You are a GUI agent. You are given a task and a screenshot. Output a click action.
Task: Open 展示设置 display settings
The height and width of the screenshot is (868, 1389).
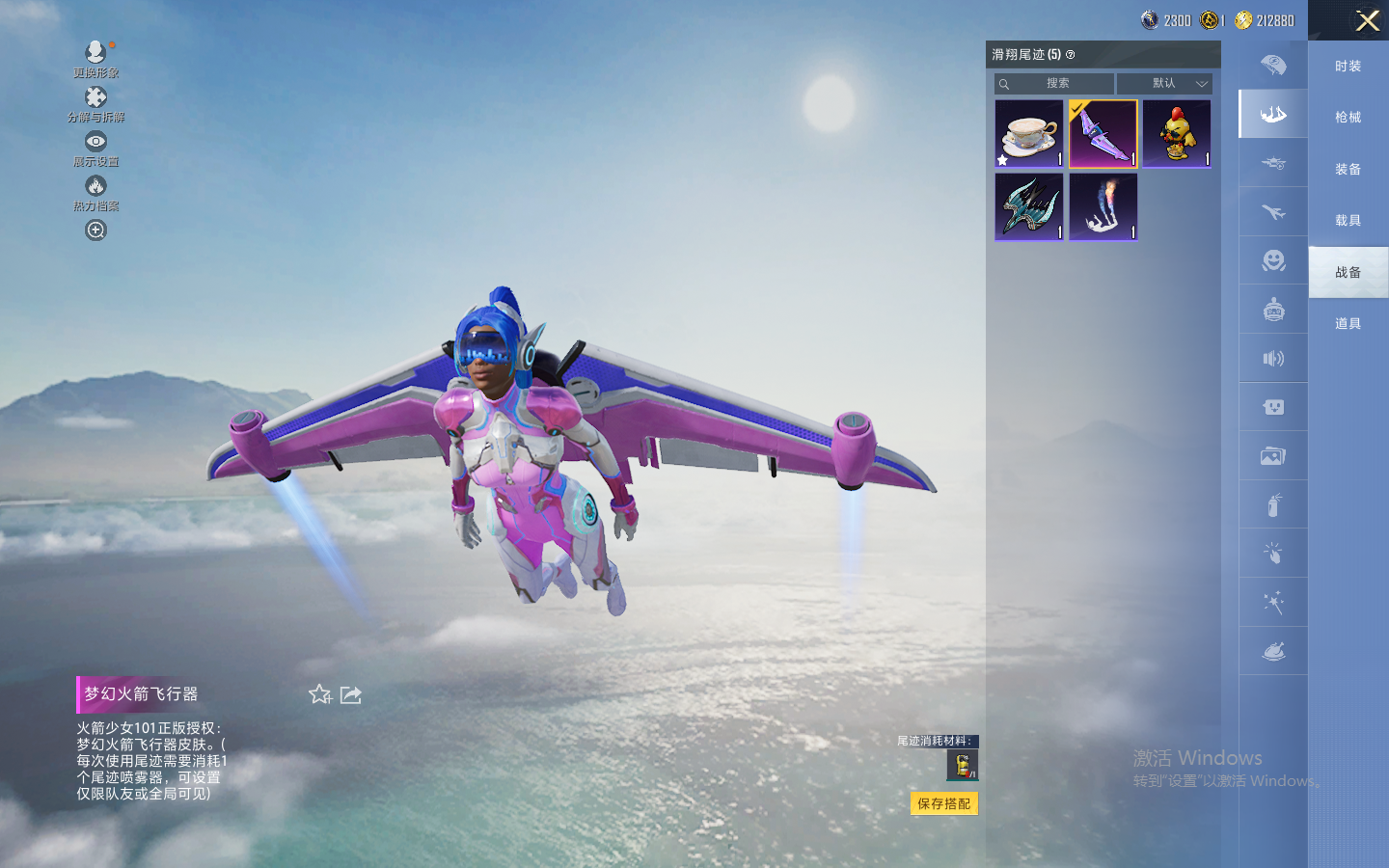tap(95, 148)
